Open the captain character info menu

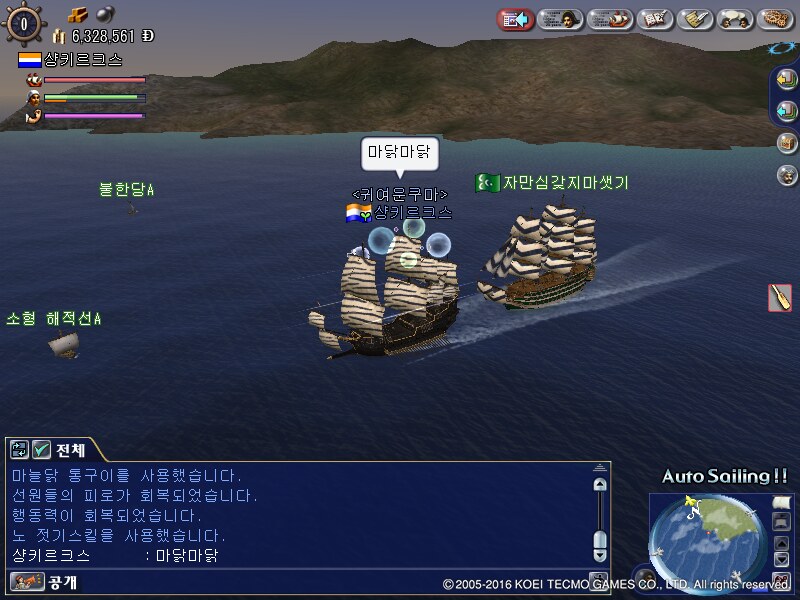[x=561, y=18]
